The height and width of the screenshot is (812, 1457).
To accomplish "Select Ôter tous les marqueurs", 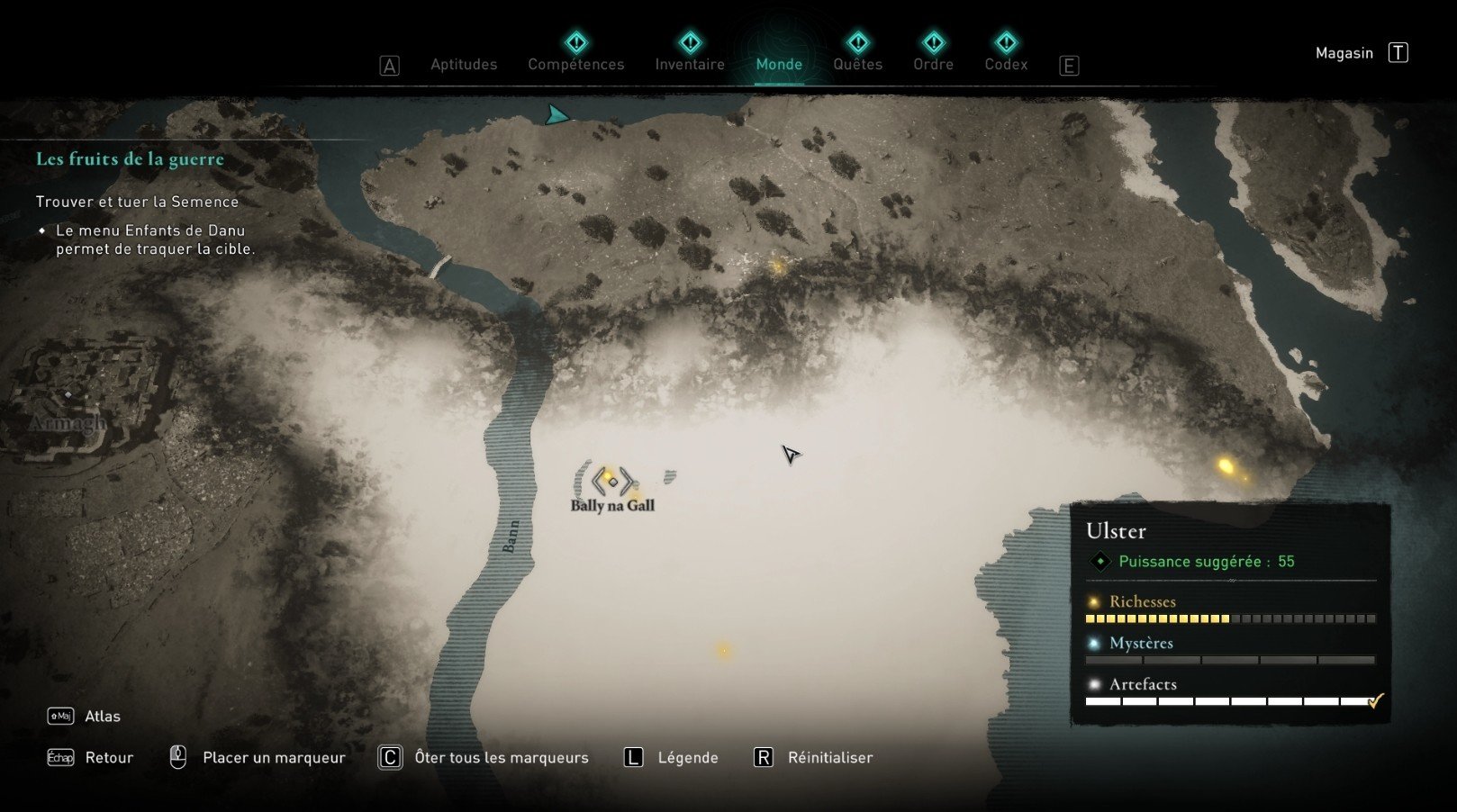I will (x=501, y=757).
